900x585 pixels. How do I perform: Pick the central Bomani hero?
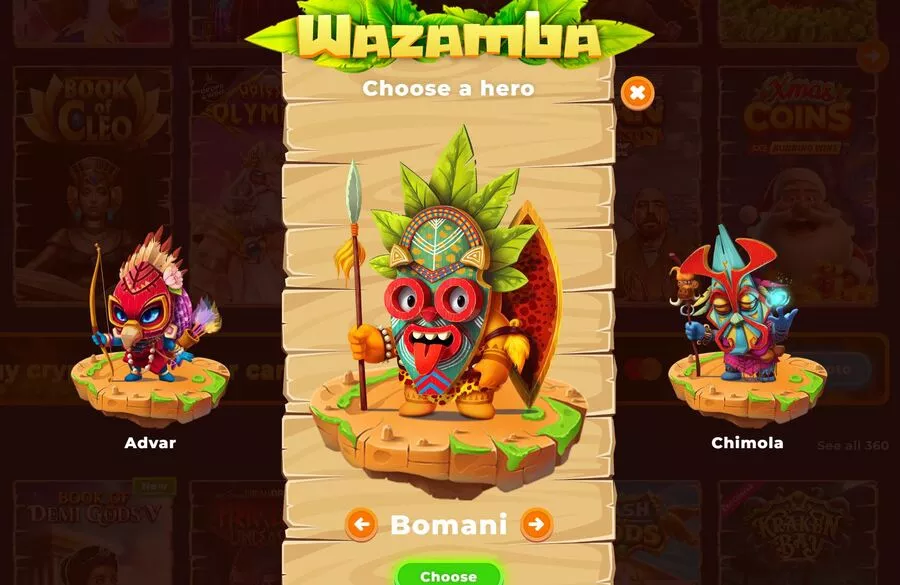tap(448, 300)
